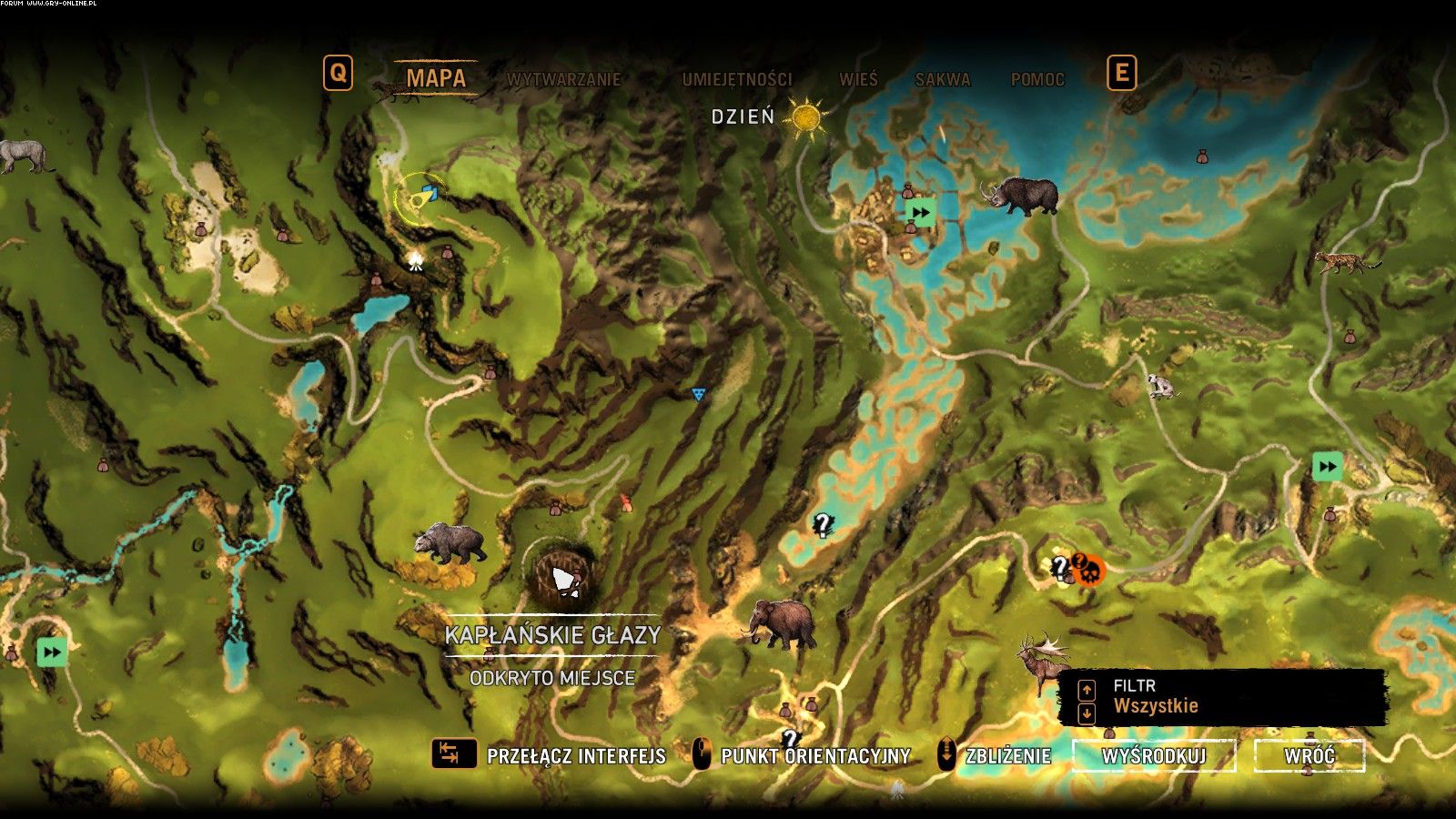The image size is (1456, 819).
Task: Go to the Sakwa tab
Action: [x=943, y=79]
